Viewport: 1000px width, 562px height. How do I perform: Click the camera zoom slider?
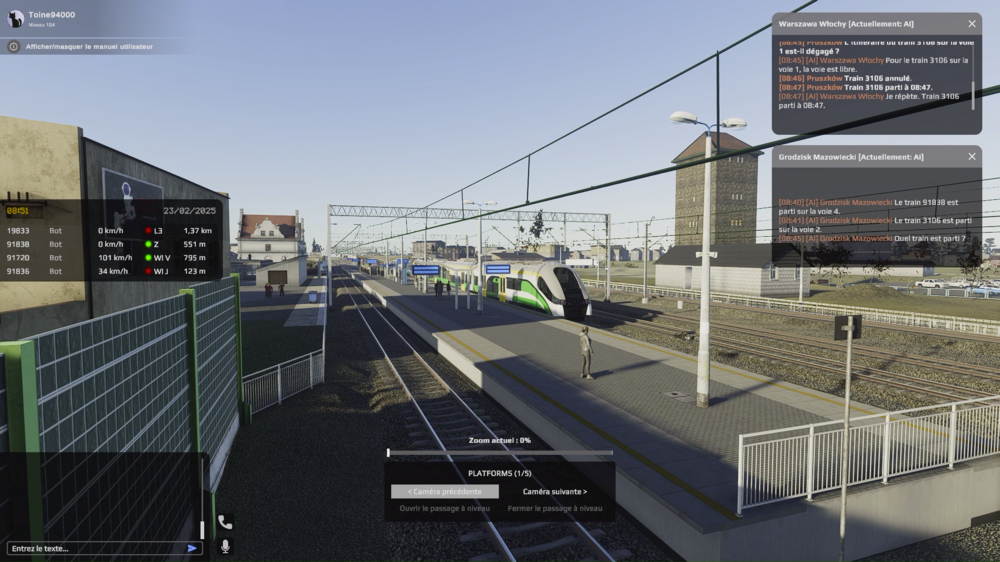(500, 453)
